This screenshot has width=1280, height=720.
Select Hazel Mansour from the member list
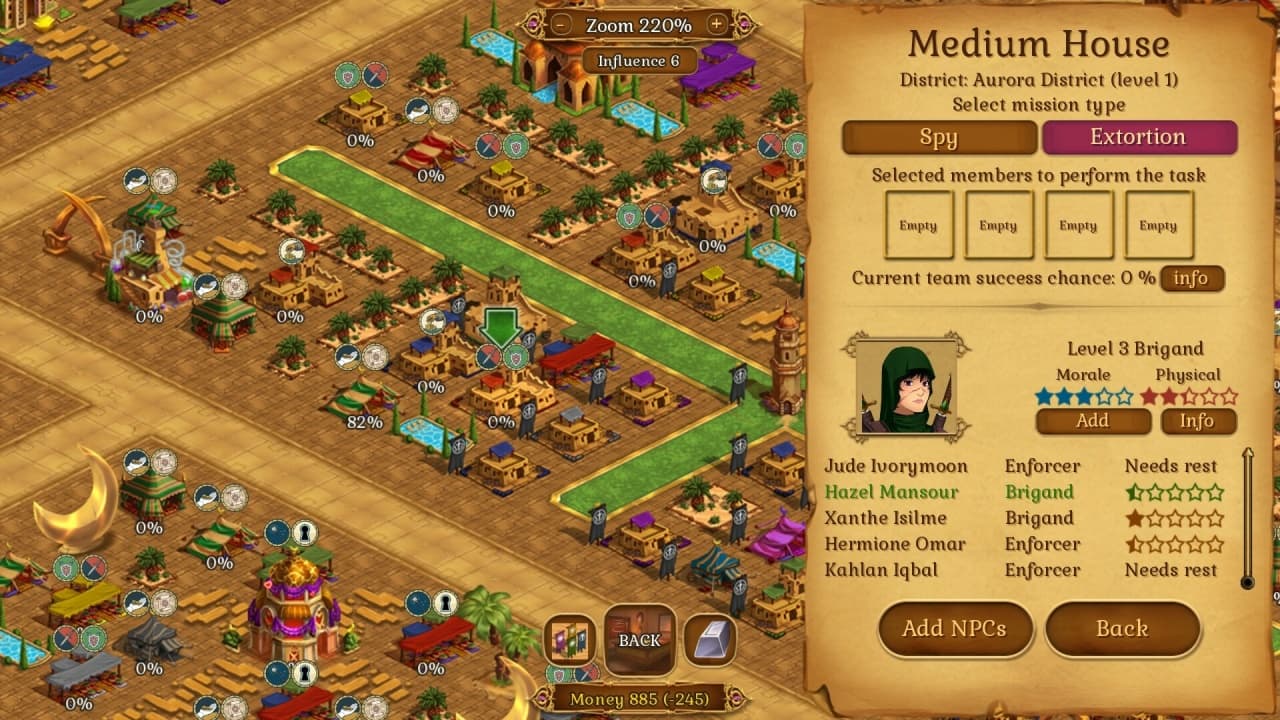tap(891, 492)
